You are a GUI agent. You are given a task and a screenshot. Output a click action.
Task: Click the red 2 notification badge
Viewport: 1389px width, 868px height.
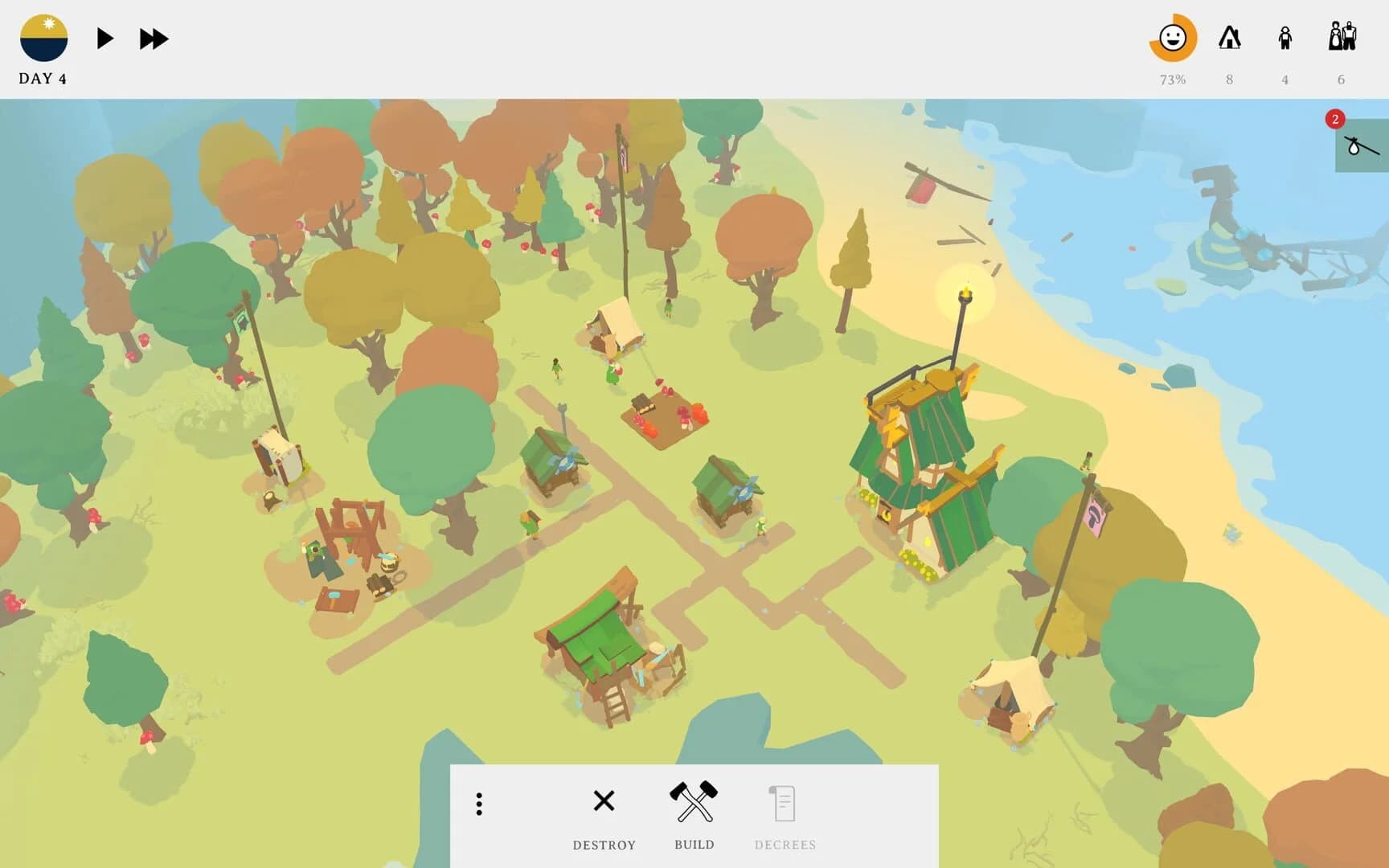point(1335,119)
